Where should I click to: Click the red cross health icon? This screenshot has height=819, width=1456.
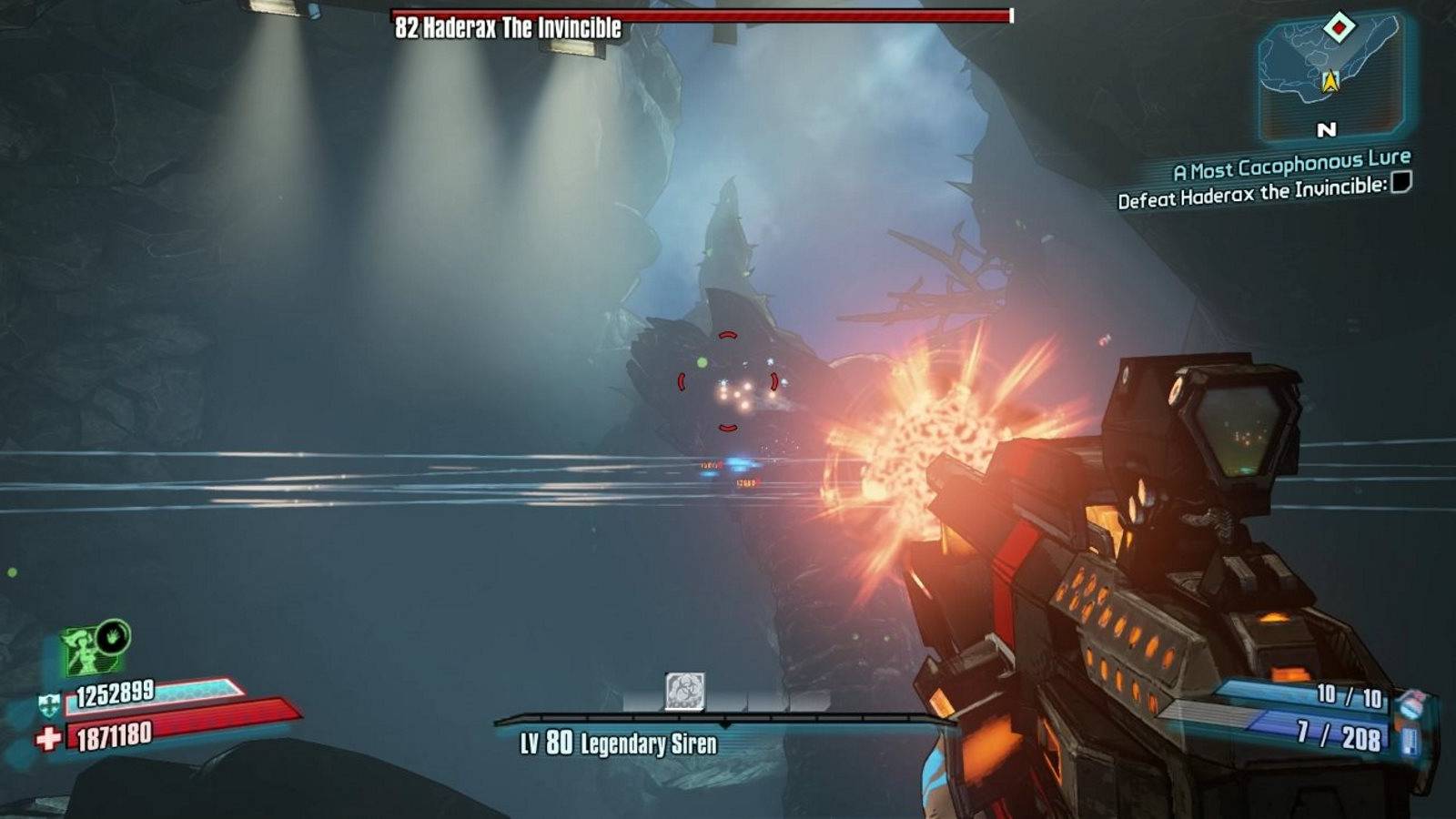[x=48, y=738]
